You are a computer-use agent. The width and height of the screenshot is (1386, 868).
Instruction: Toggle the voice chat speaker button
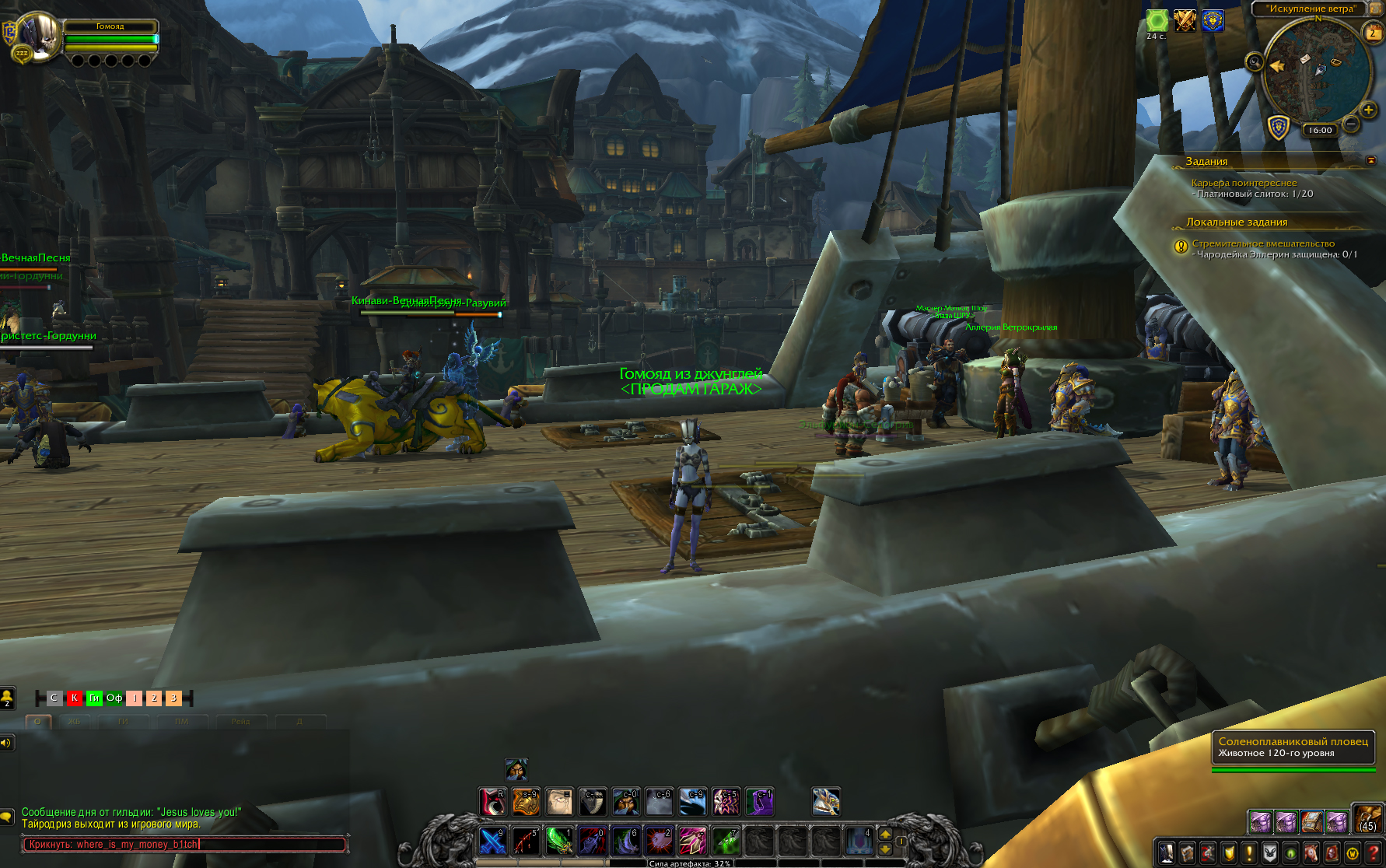pos(6,743)
